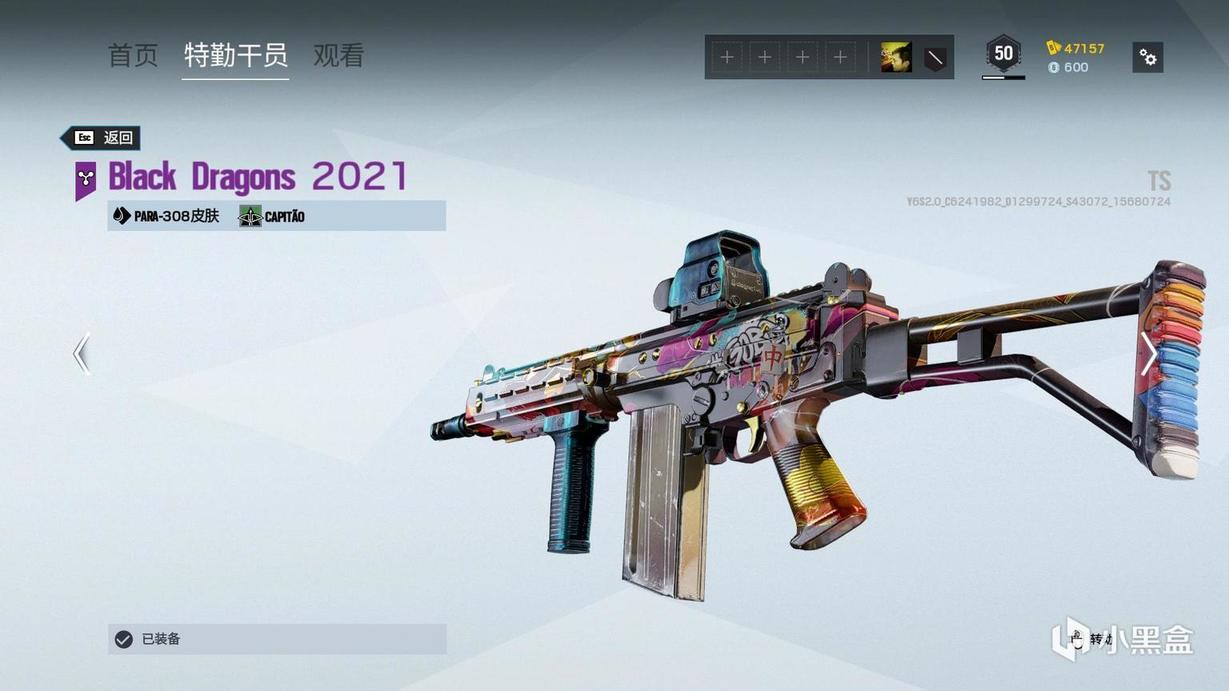
Task: Click the 返回 back button
Action: [101, 138]
